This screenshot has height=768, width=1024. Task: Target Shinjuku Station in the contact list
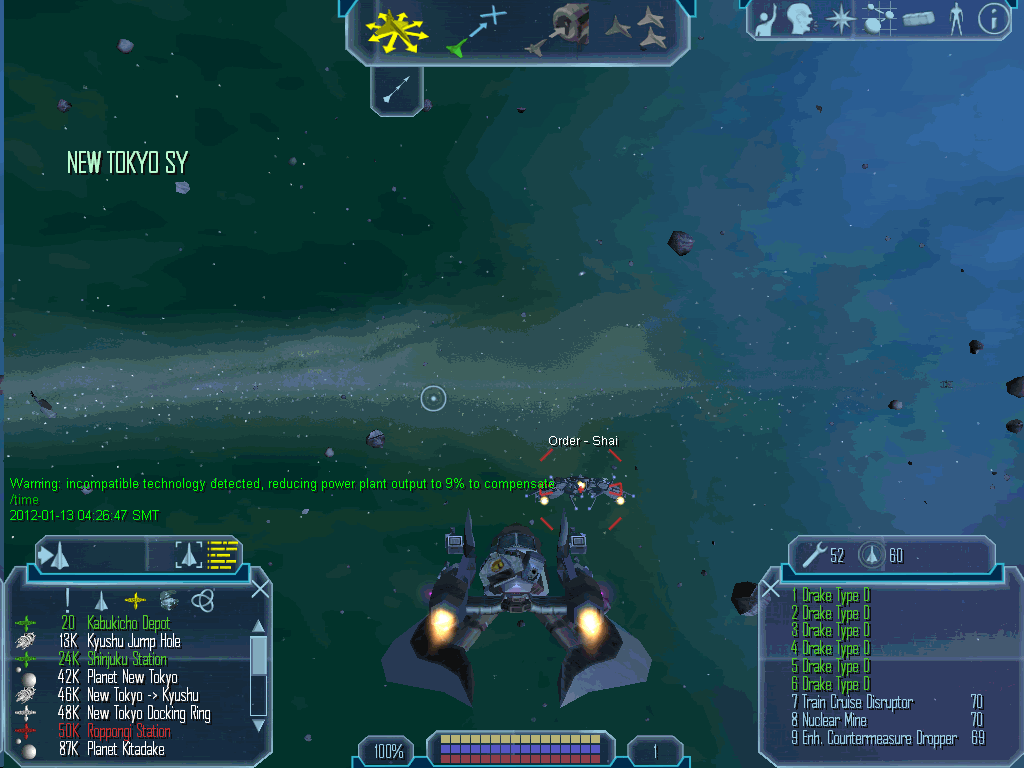point(126,659)
